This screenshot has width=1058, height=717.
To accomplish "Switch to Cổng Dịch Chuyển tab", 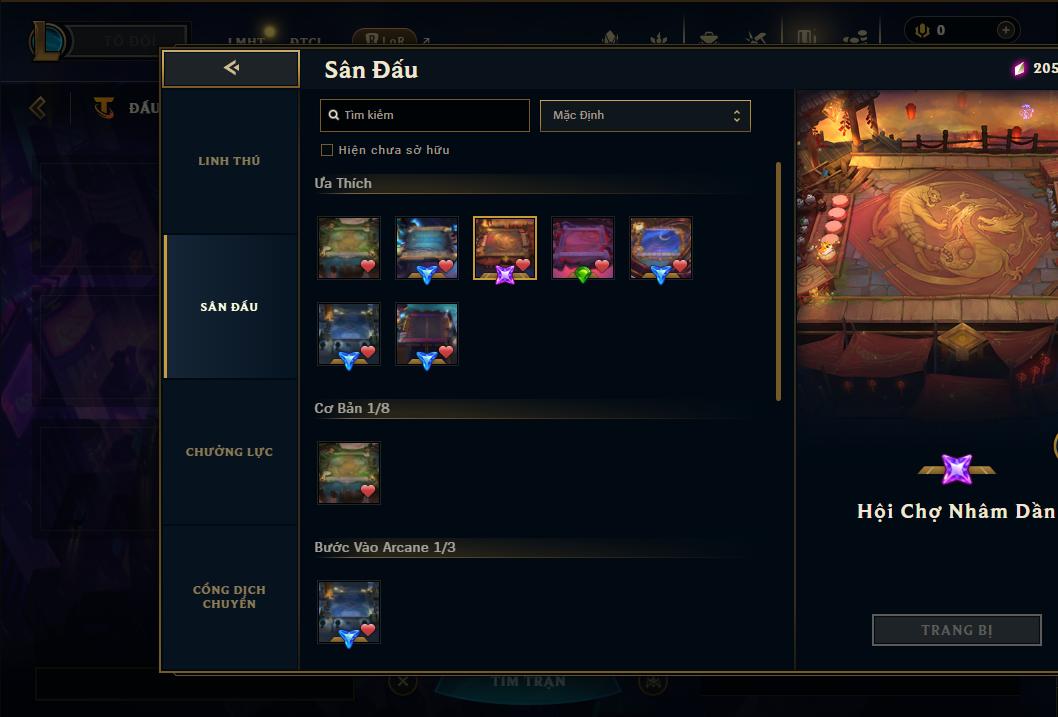I will click(229, 597).
